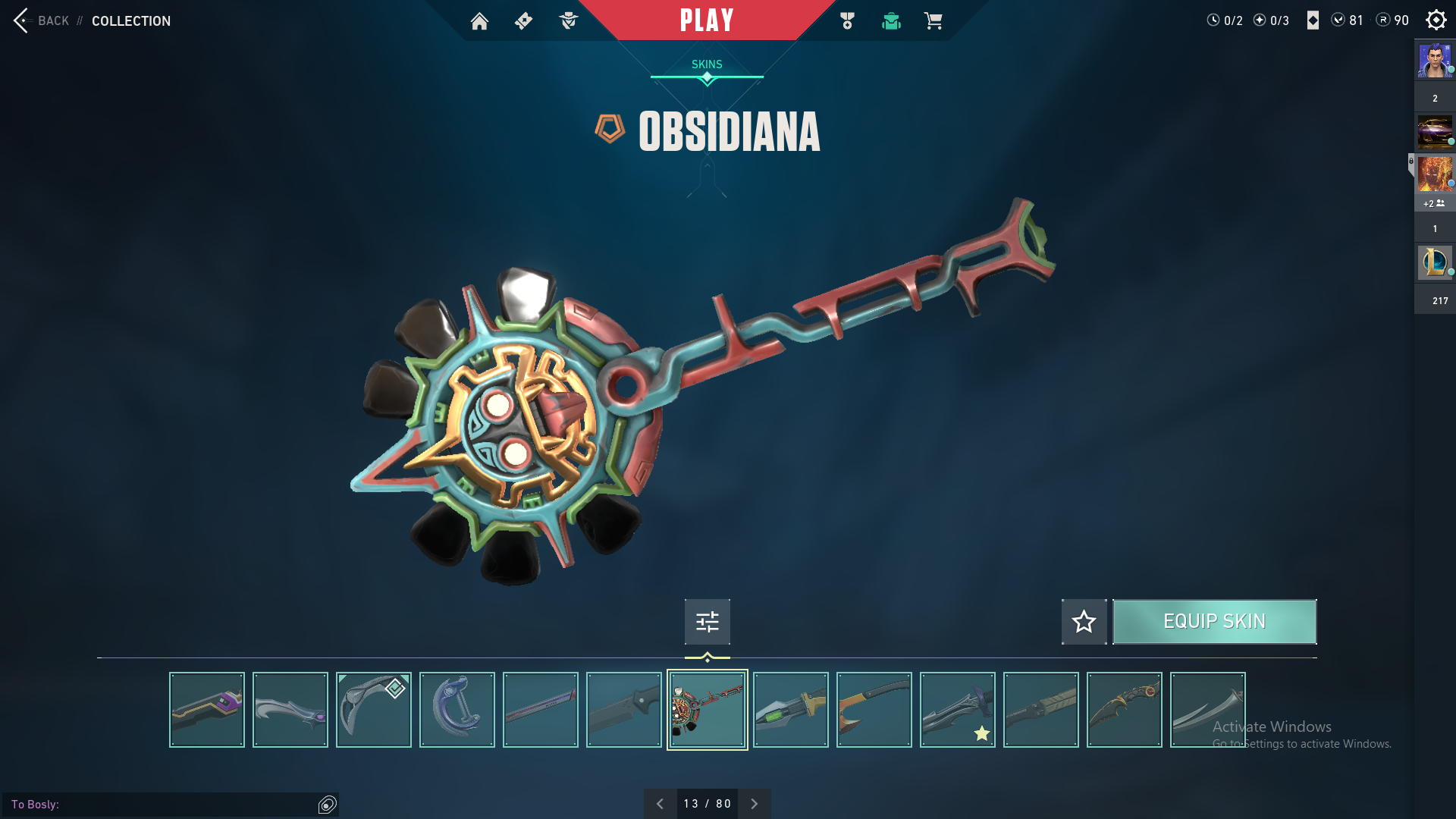Choose the golden karambit skin thumbnail
Screen dimensions: 1456x819
tap(1125, 710)
